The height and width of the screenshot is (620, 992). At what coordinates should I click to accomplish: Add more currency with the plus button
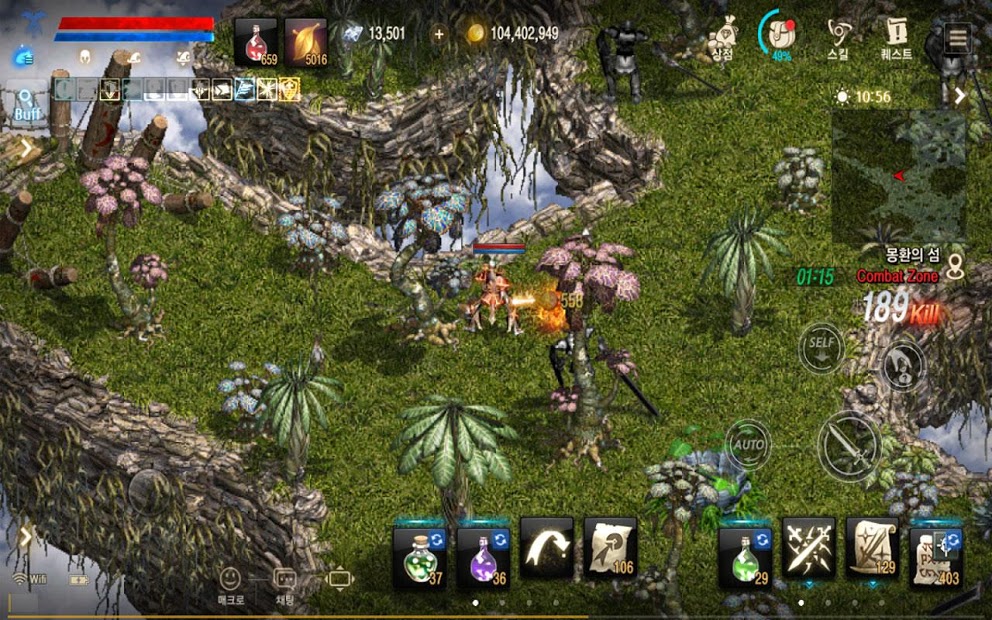[x=439, y=34]
